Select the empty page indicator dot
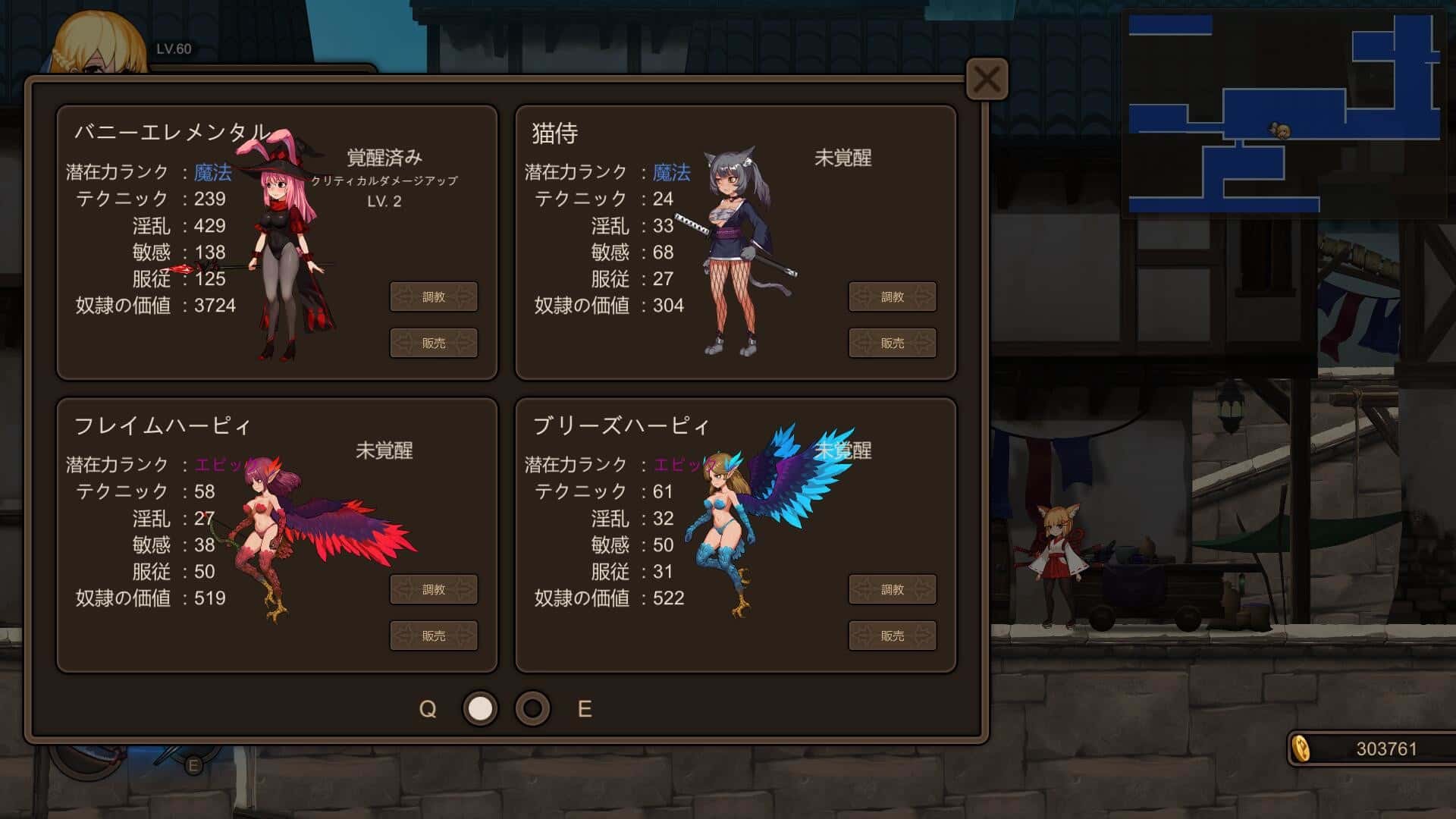The width and height of the screenshot is (1456, 819). pyautogui.click(x=531, y=710)
